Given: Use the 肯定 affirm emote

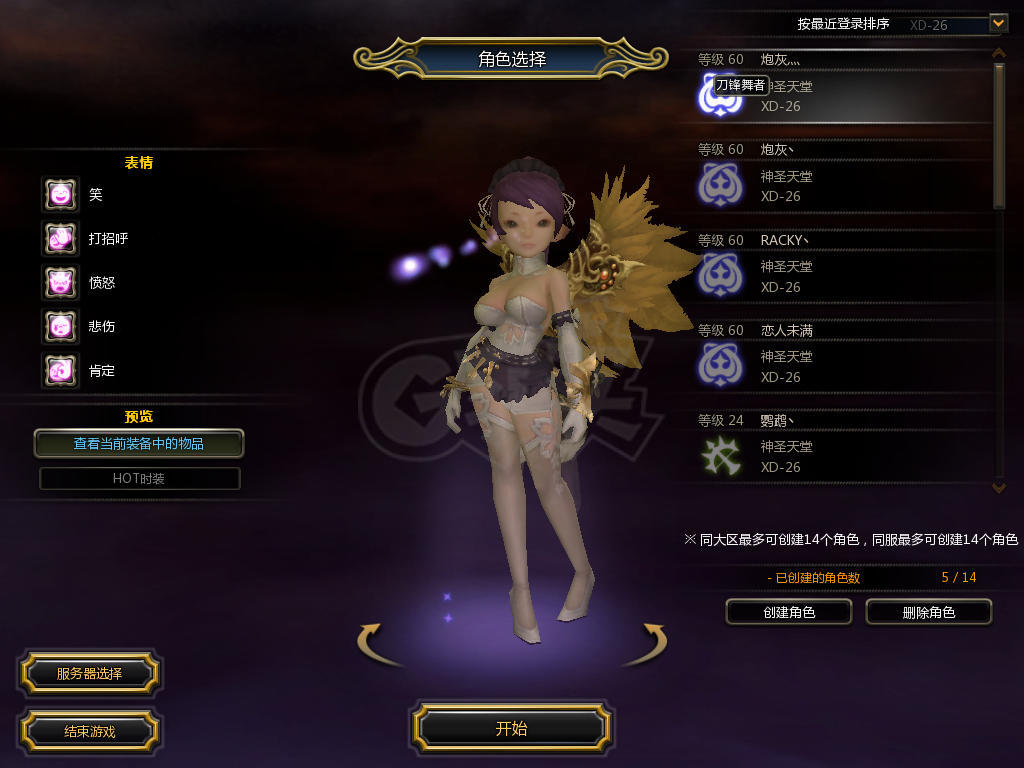Looking at the screenshot, I should click(x=60, y=370).
